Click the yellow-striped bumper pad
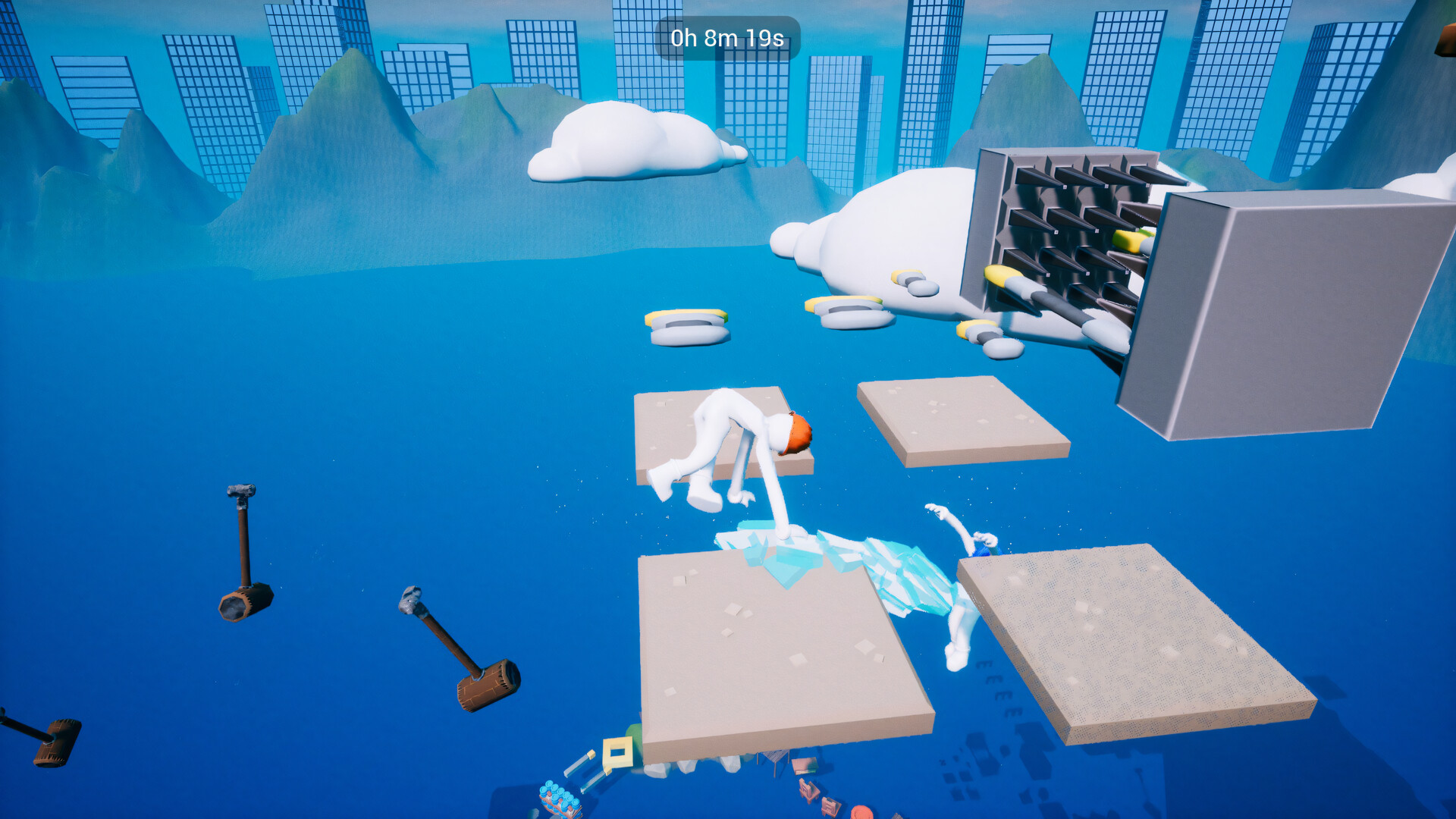Image resolution: width=1456 pixels, height=819 pixels. coord(686,326)
